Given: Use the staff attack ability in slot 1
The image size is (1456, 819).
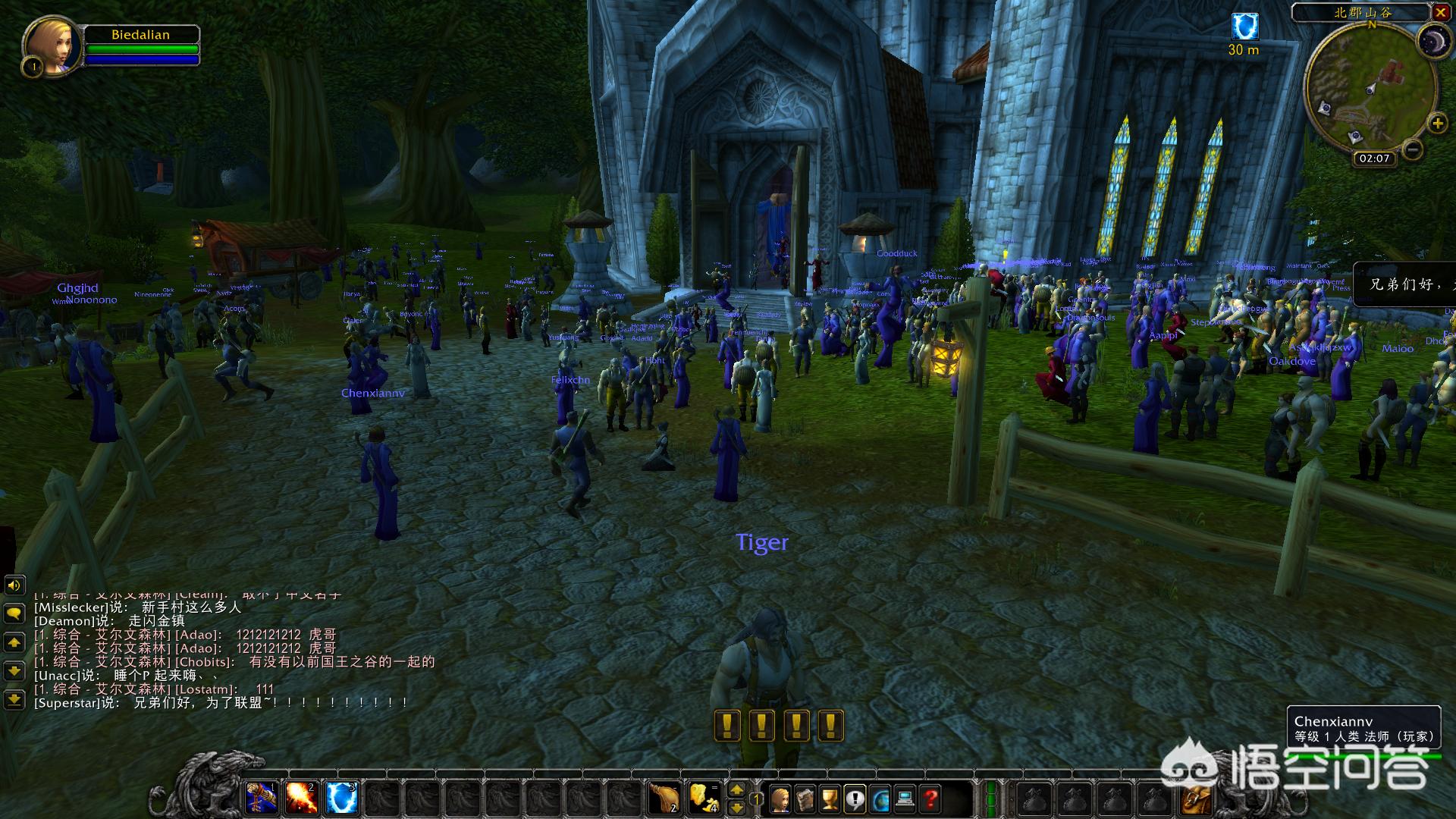Looking at the screenshot, I should (261, 798).
